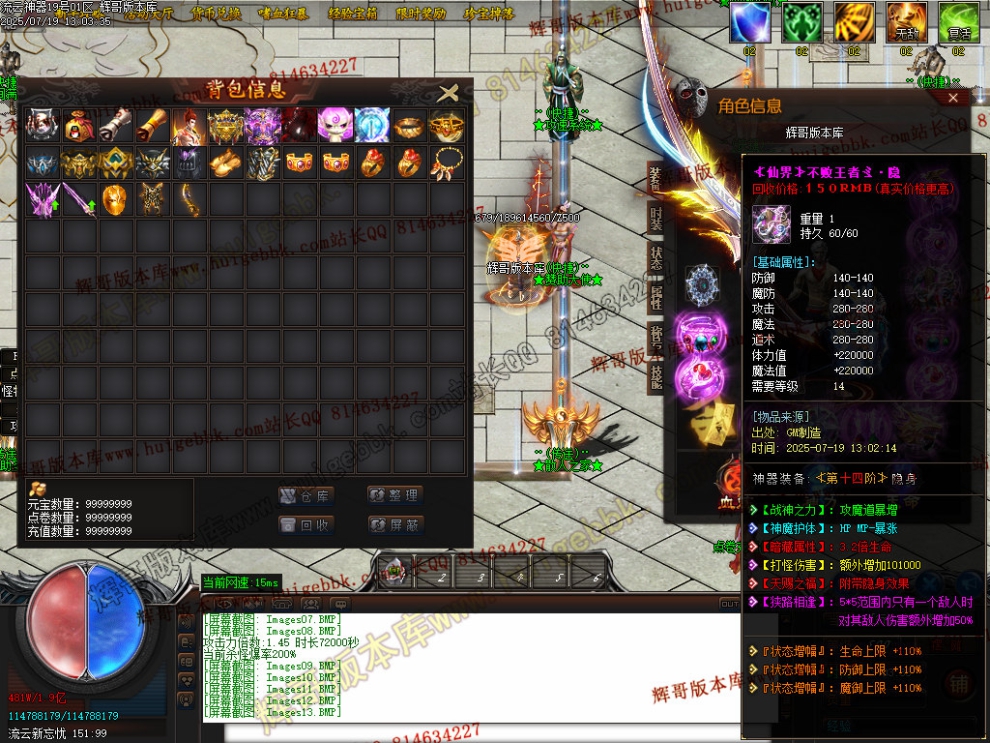Activate the 复活 revive skill icon
The height and width of the screenshot is (743, 990).
[958, 22]
